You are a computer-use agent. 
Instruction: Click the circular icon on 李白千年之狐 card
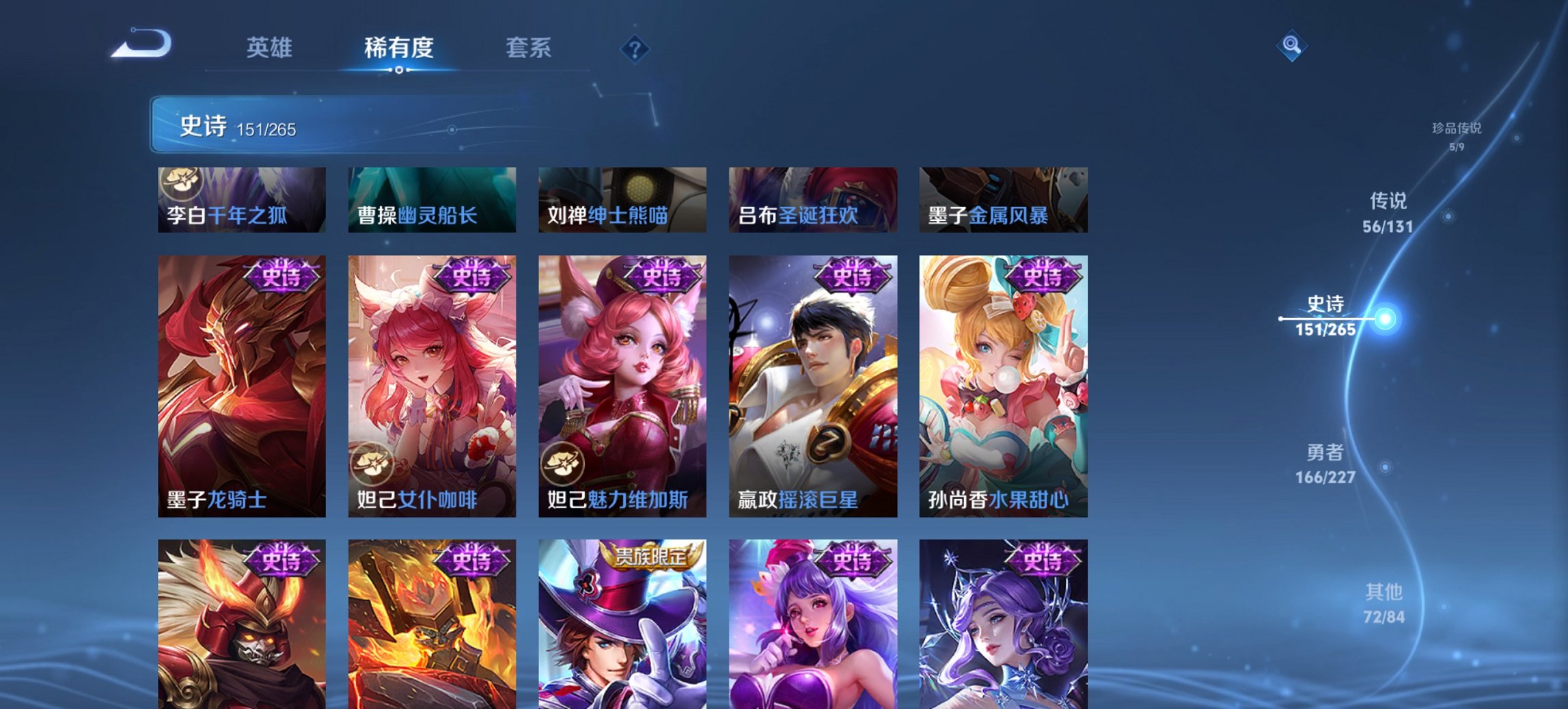click(181, 183)
